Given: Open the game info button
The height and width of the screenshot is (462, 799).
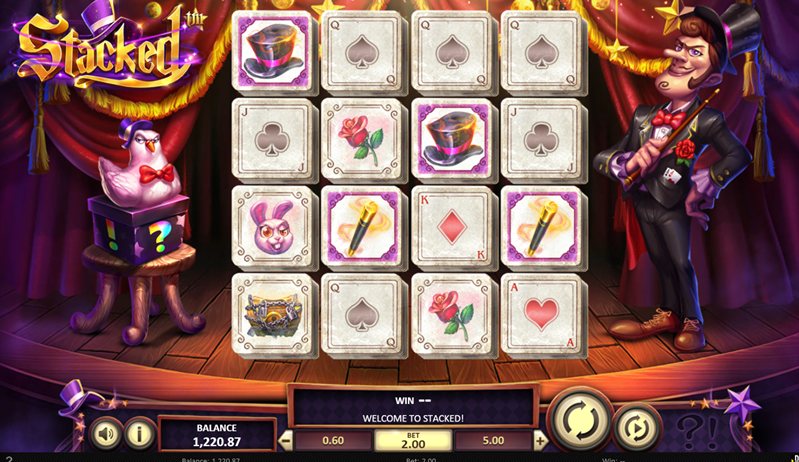Looking at the screenshot, I should click(140, 433).
